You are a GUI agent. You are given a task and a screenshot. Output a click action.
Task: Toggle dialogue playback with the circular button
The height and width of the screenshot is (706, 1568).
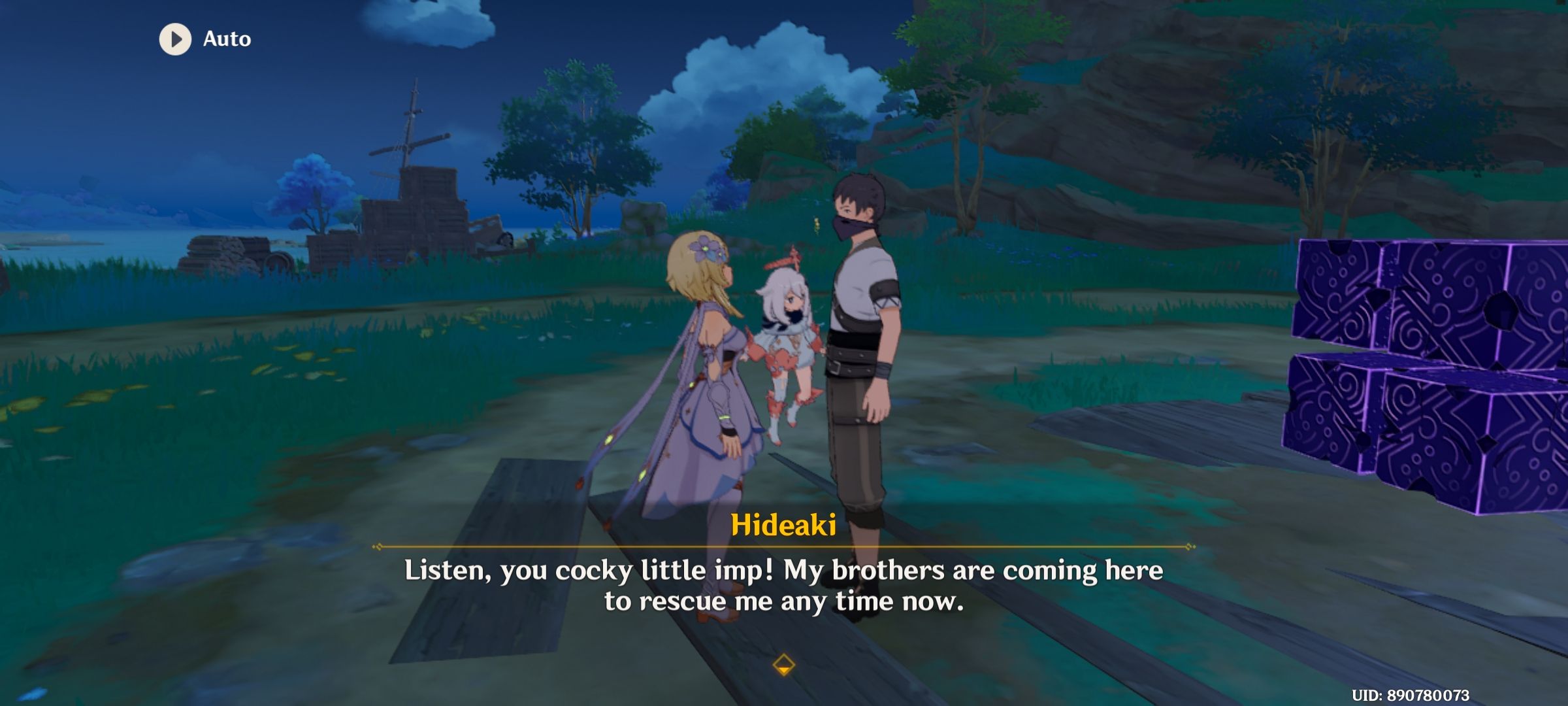pyautogui.click(x=174, y=38)
